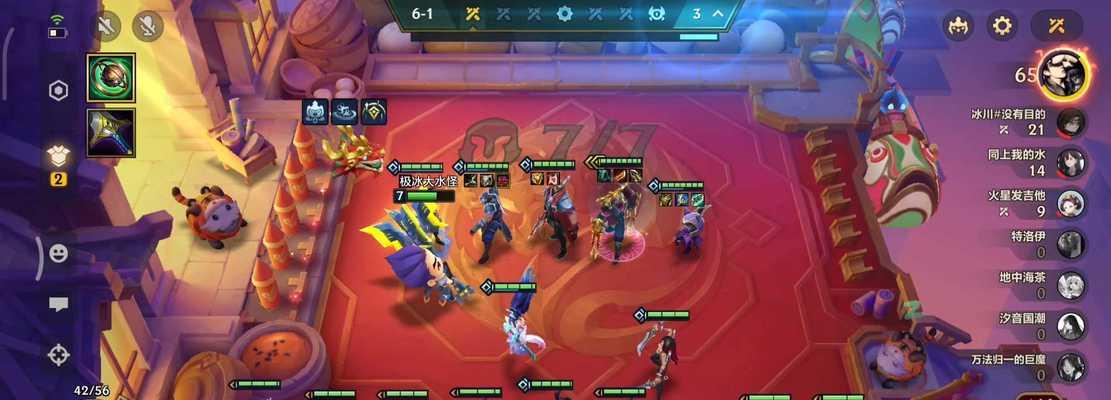
Task: Toggle the muted microphone button
Action: pyautogui.click(x=149, y=27)
